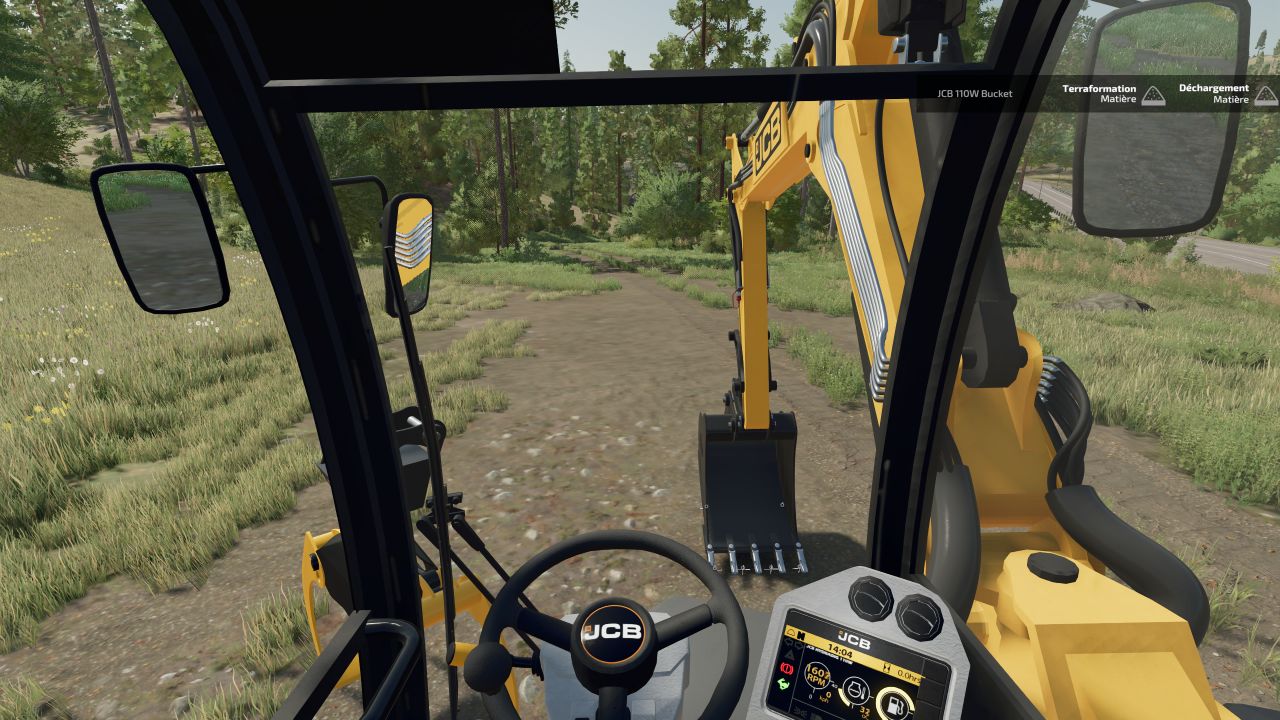Click the Déchargement Matière text label
The height and width of the screenshot is (720, 1280).
1213,93
